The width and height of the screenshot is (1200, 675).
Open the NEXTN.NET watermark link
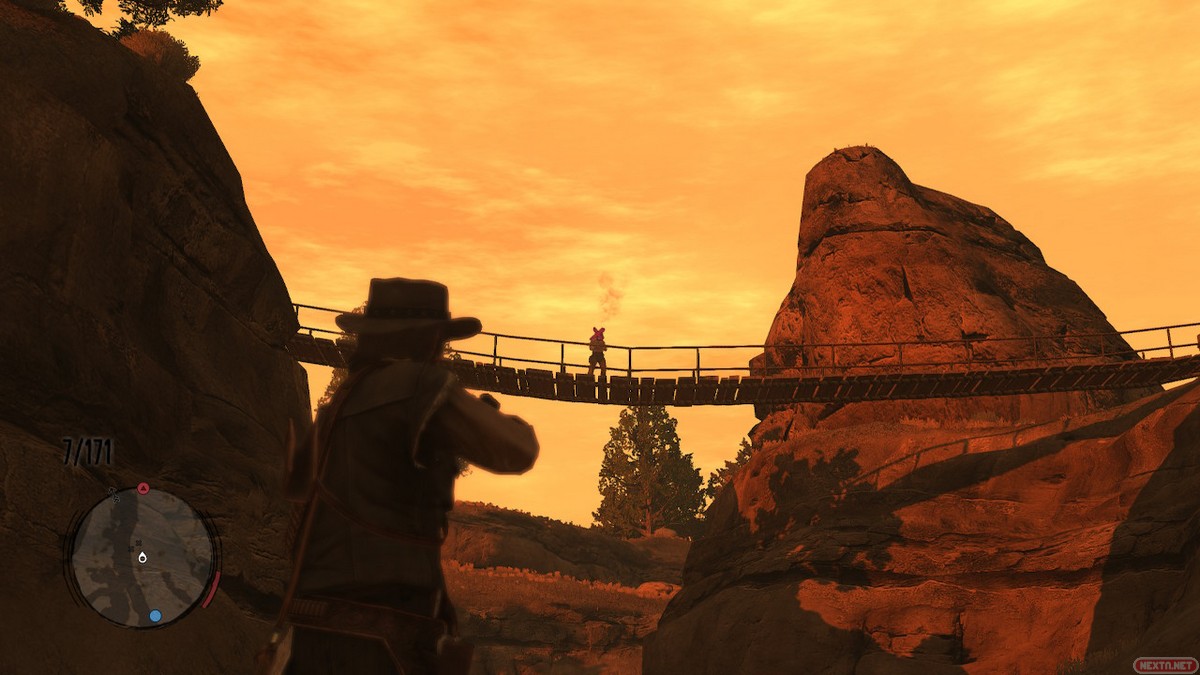pos(1164,664)
